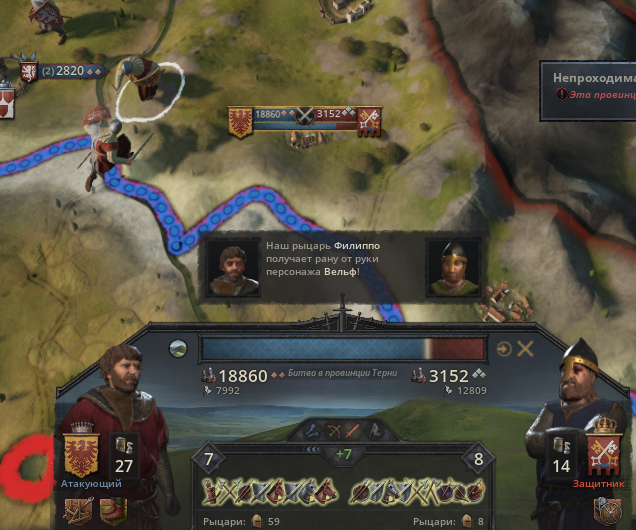Select the 2820-strong army banner

tap(61, 72)
